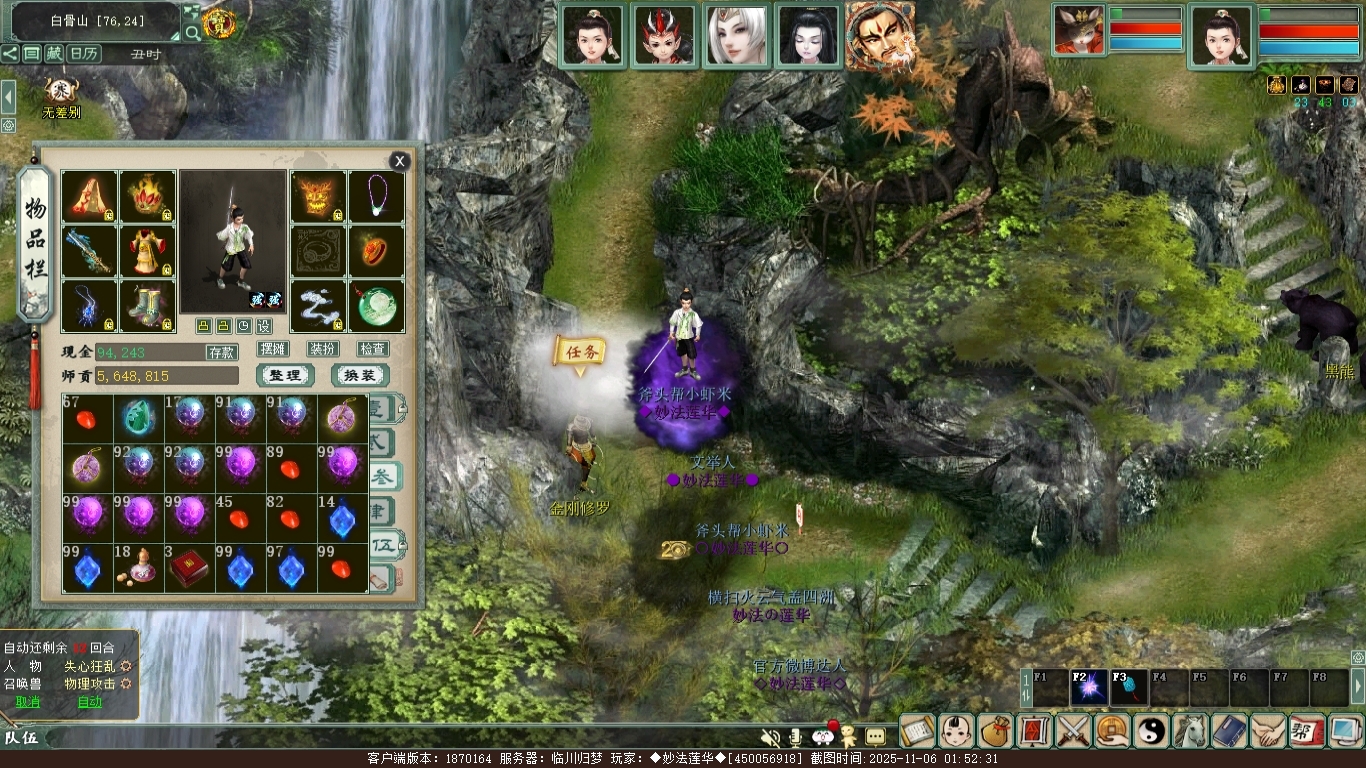Screen dimensions: 1366x768
Task: Open the 摆摊 stall option
Action: [x=272, y=349]
